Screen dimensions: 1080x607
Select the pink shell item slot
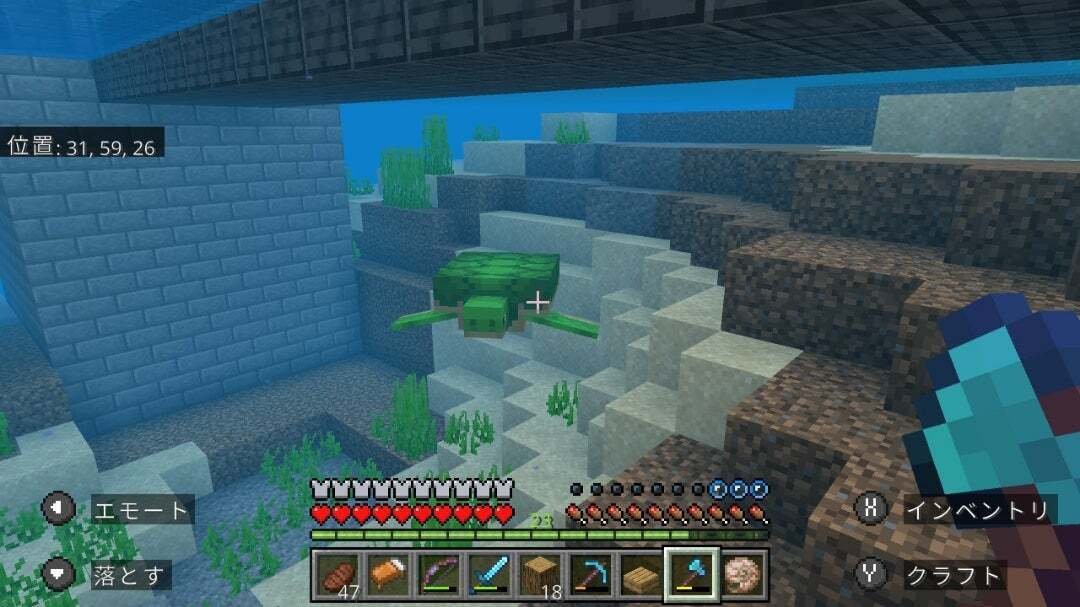coord(743,574)
